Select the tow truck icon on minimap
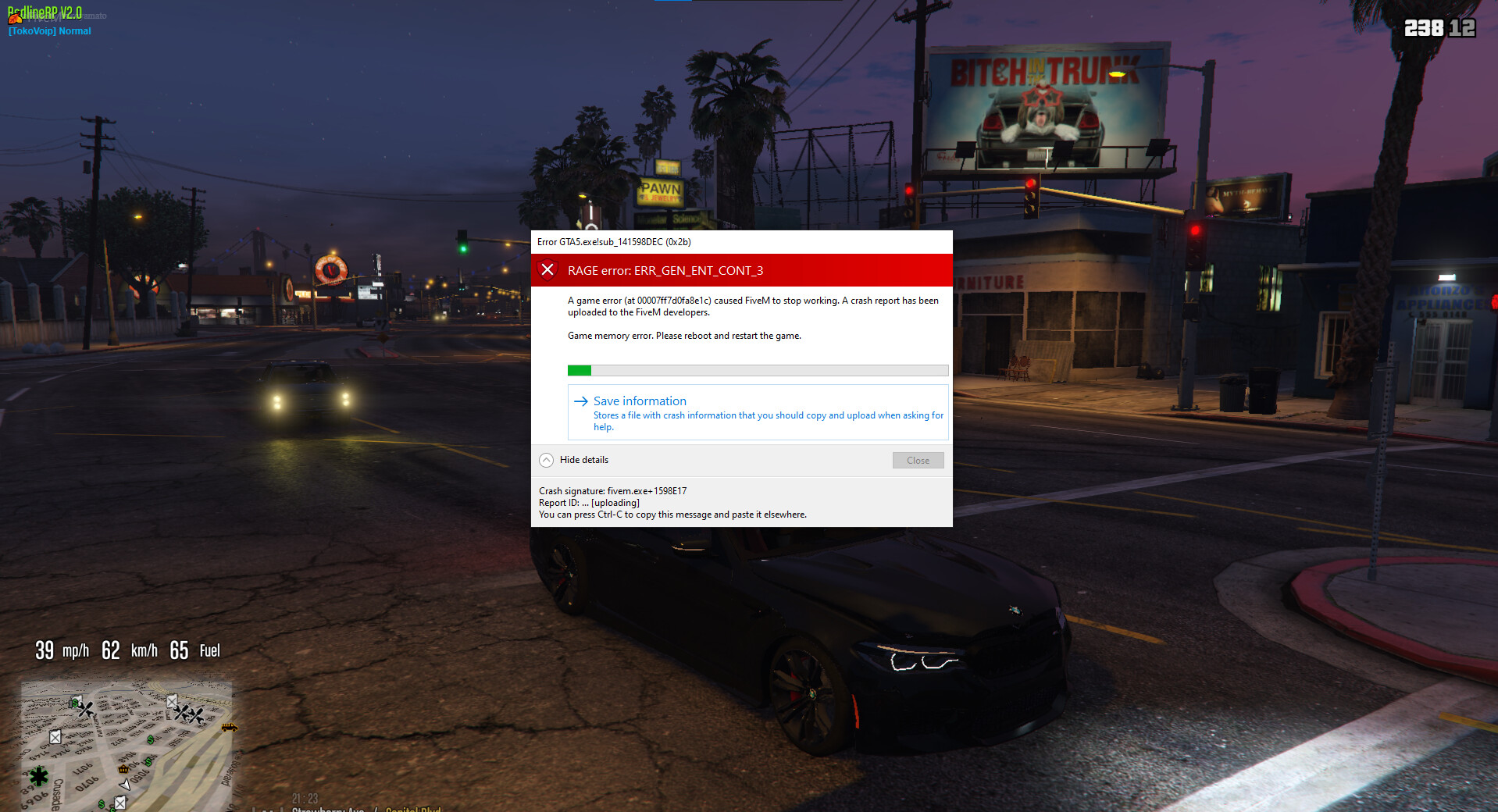This screenshot has height=812, width=1498. coord(230,728)
